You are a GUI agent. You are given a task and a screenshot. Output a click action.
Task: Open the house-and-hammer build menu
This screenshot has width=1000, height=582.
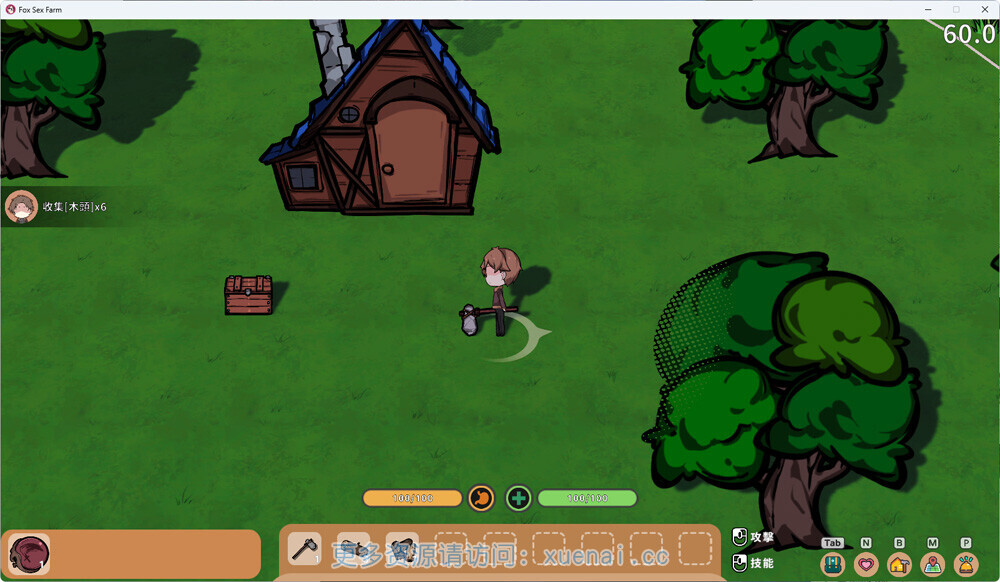[899, 565]
